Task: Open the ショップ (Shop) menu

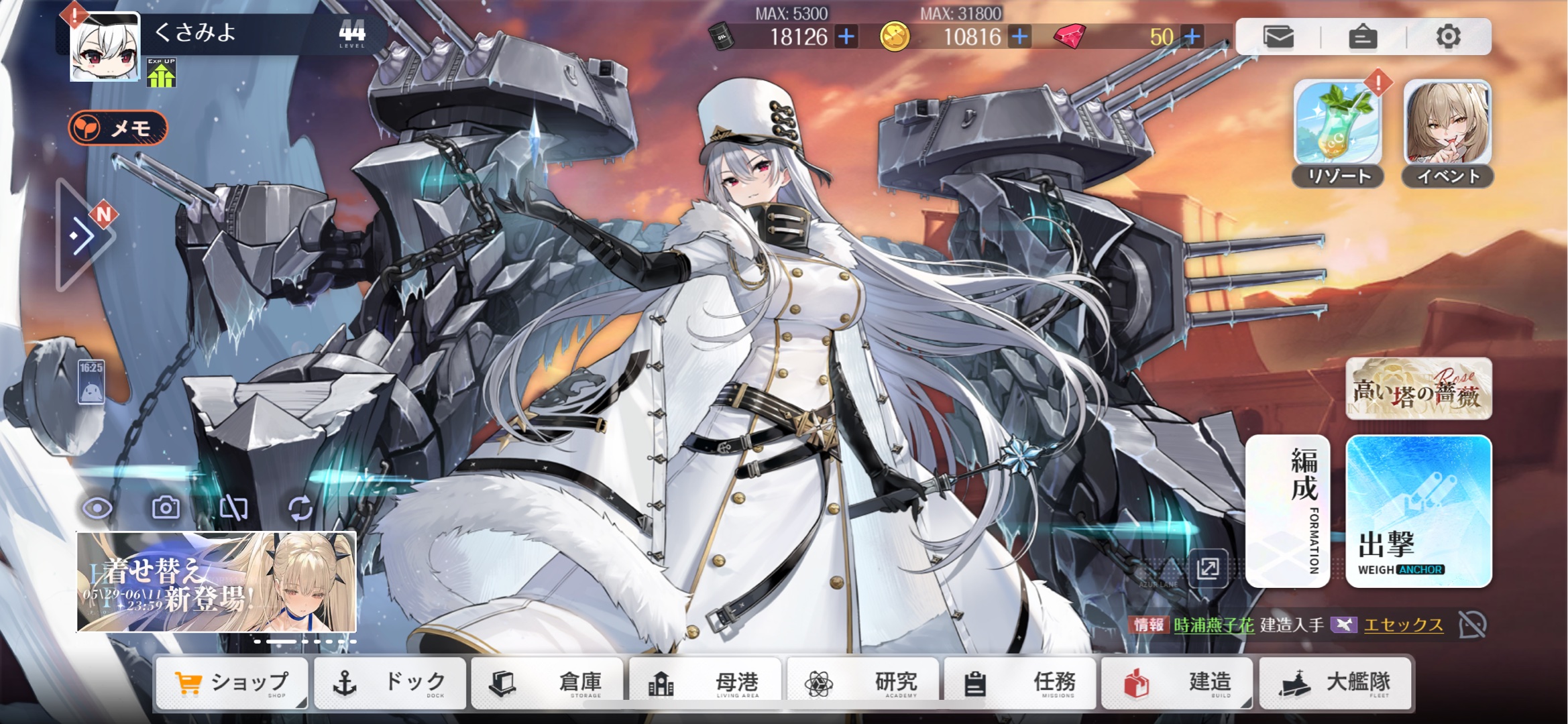Action: pyautogui.click(x=231, y=683)
